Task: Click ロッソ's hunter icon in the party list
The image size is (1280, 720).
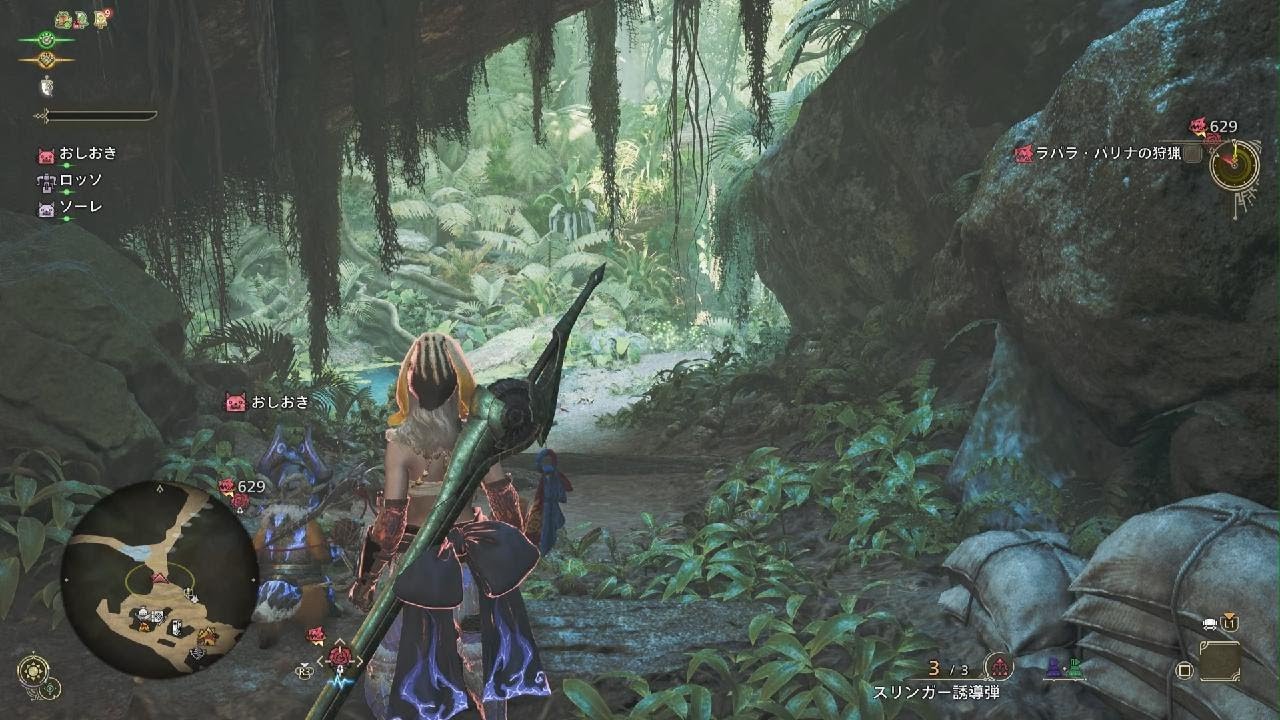Action: click(x=46, y=182)
